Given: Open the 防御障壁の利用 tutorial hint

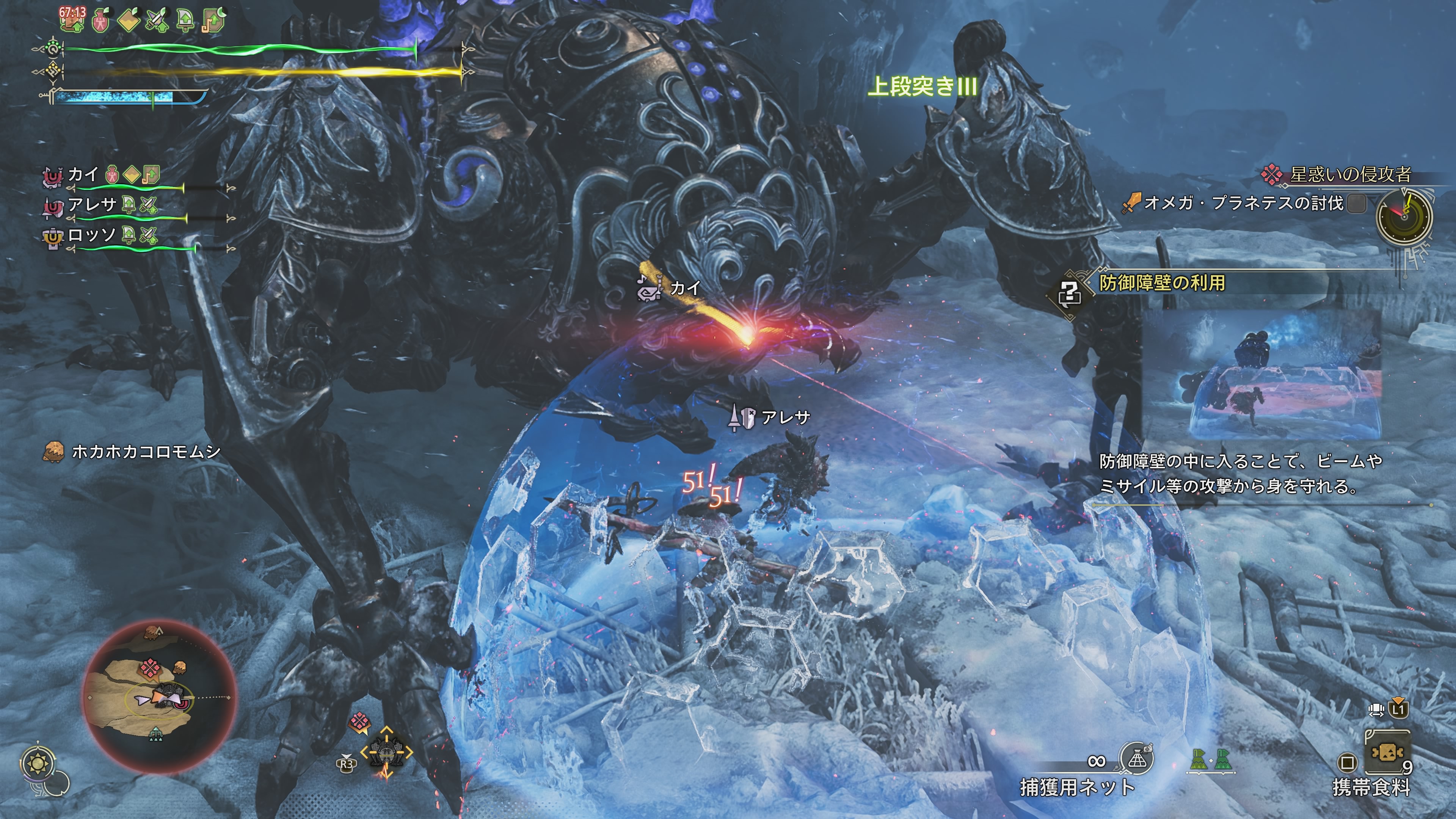Looking at the screenshot, I should pos(1161,282).
